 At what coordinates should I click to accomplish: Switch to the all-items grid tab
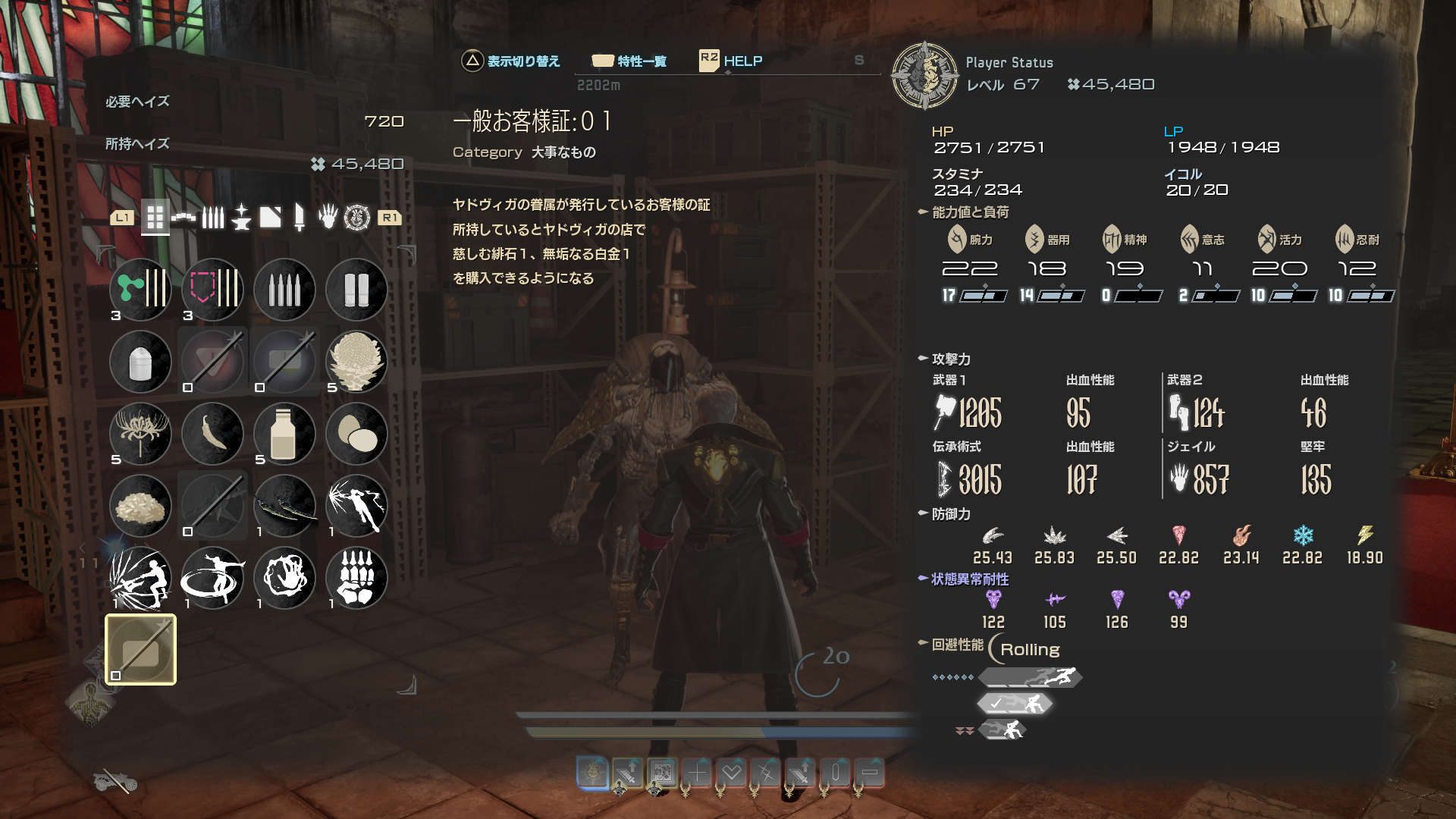point(155,218)
